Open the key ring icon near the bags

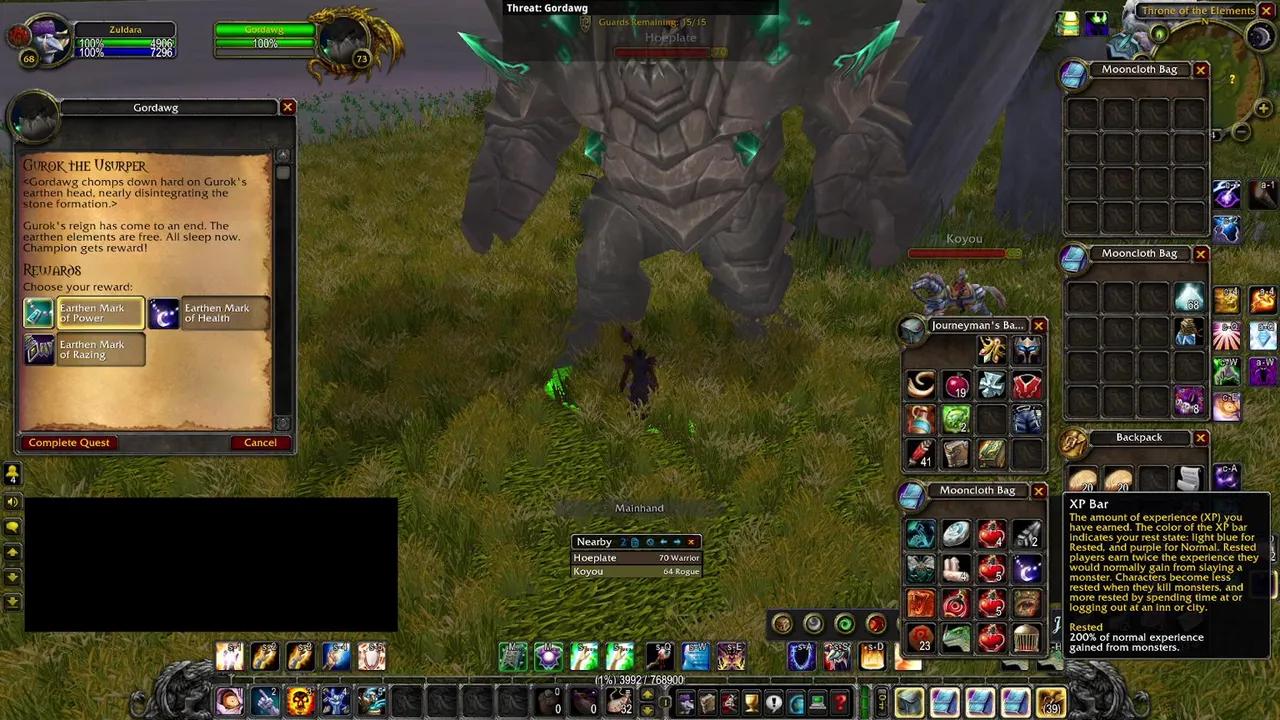[882, 702]
